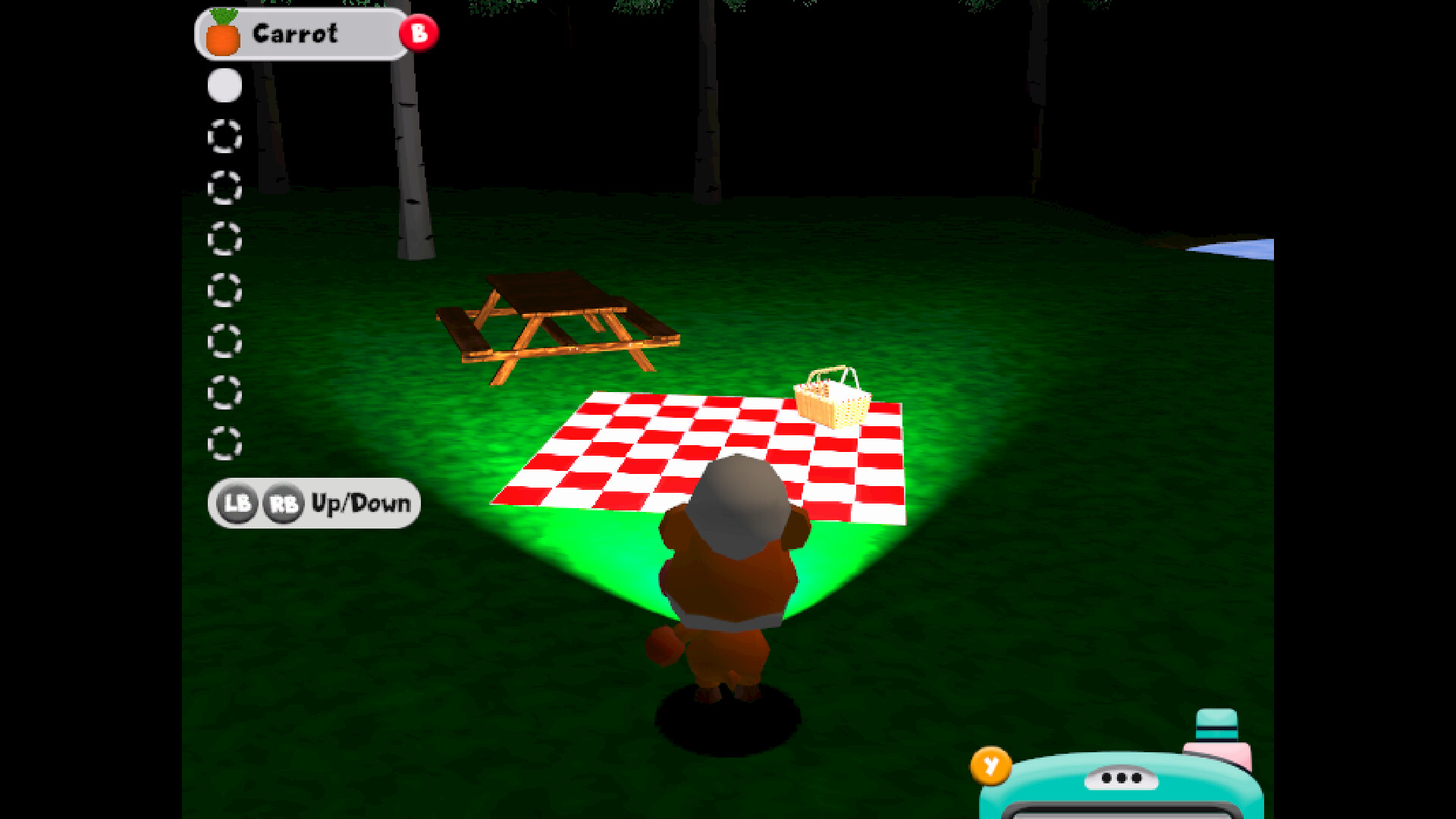Click the RB shoulder button icon
This screenshot has height=819, width=1456.
tap(282, 503)
